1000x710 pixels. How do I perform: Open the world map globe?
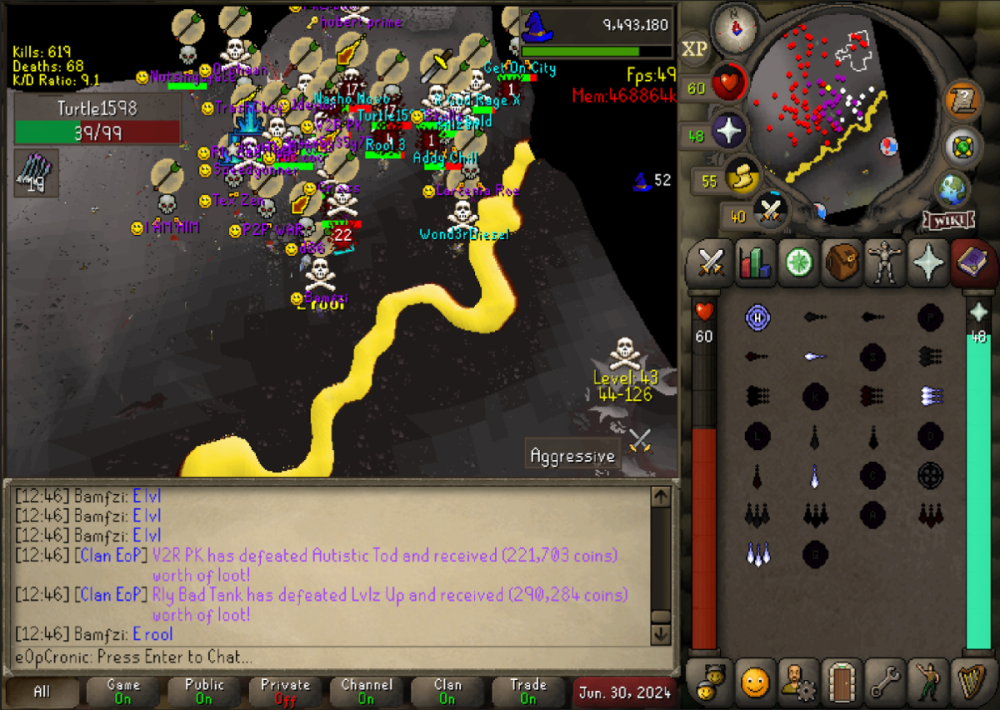tap(954, 189)
